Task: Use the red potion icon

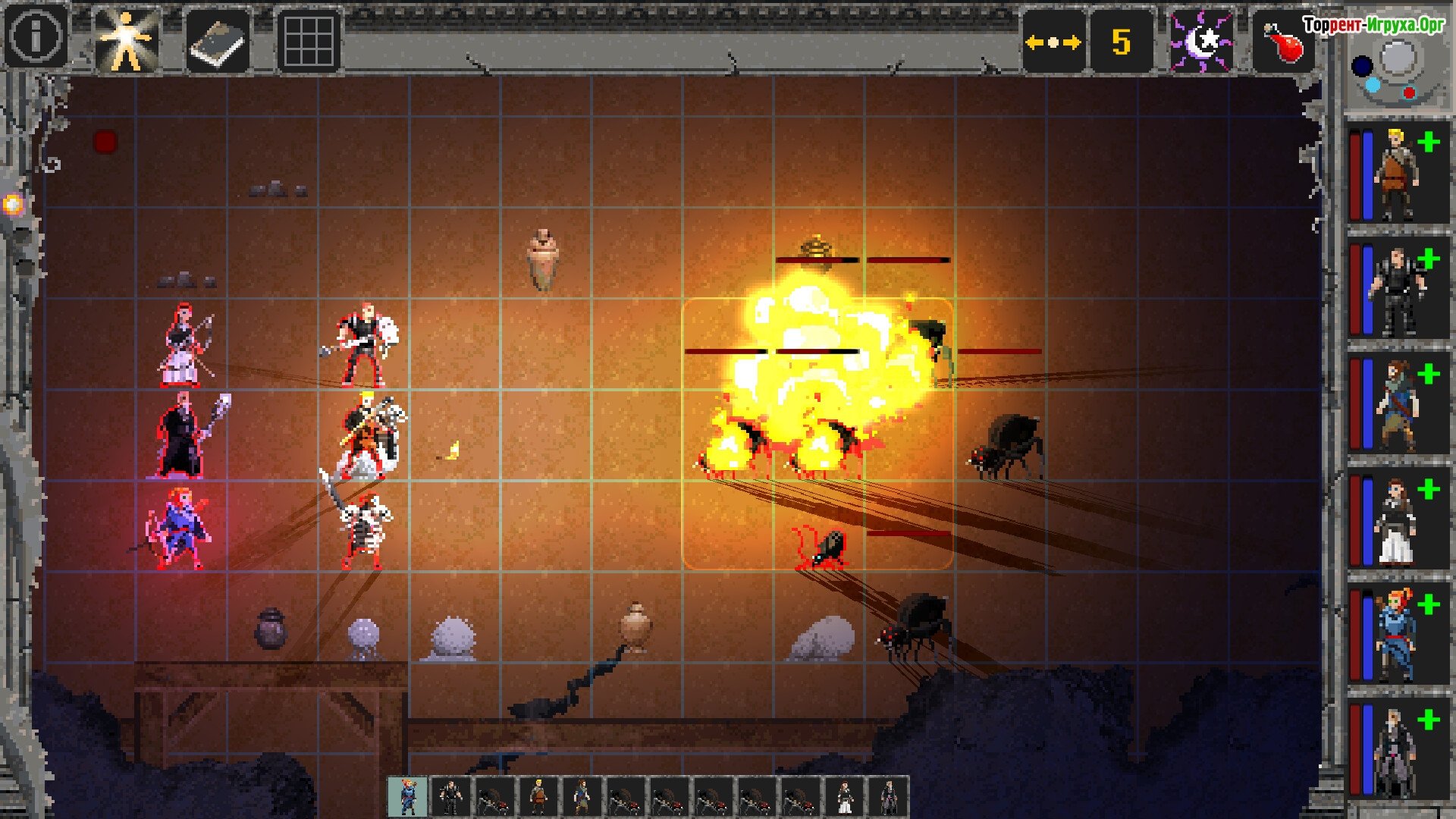Action: click(1283, 42)
